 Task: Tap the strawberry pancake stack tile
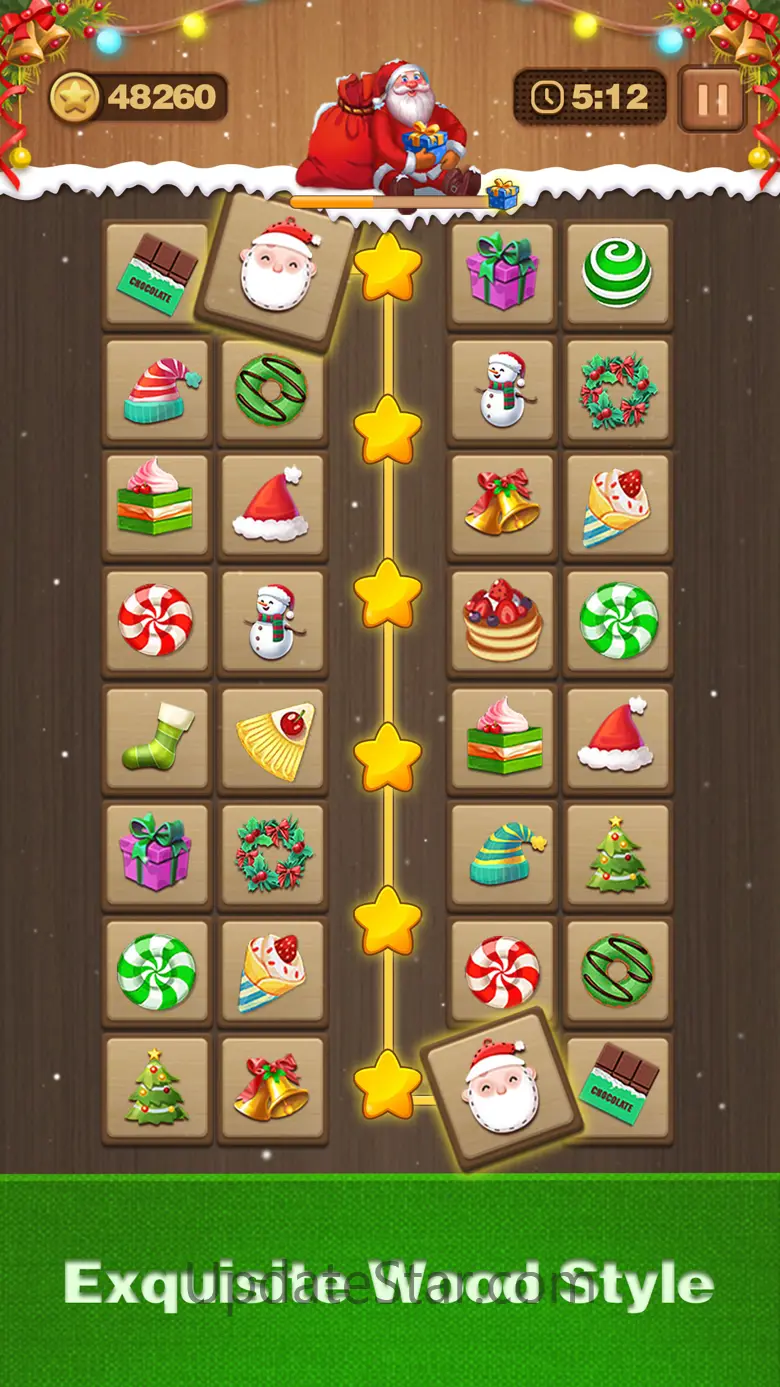point(502,622)
